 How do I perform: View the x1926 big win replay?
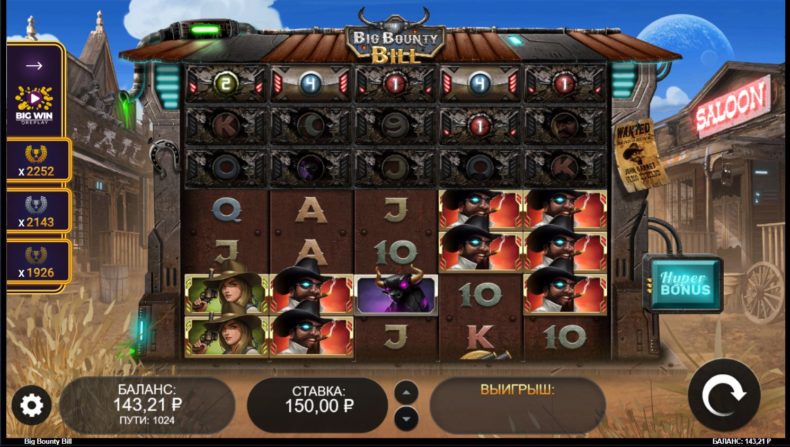[x=35, y=262]
